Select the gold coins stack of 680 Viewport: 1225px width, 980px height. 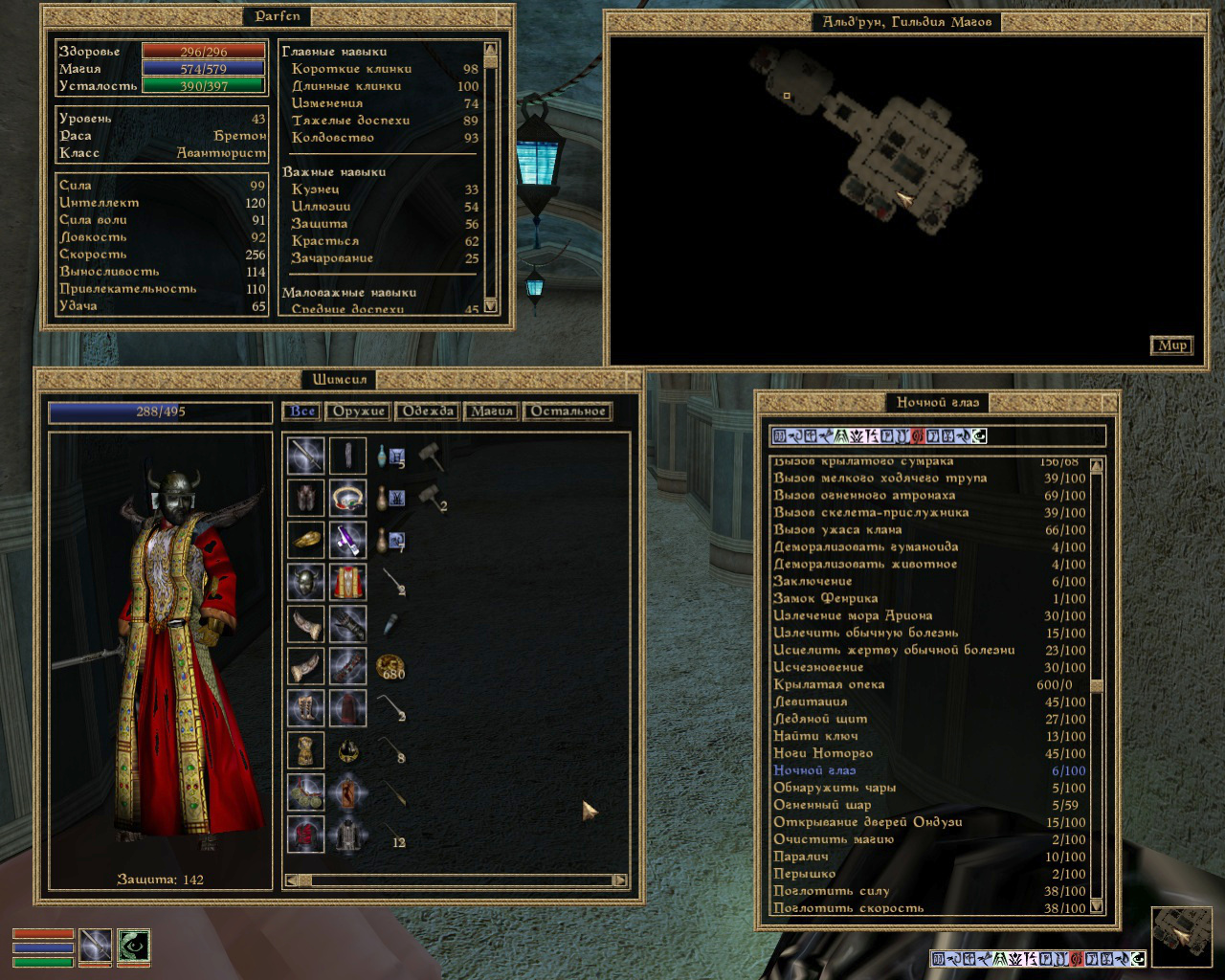coord(390,667)
